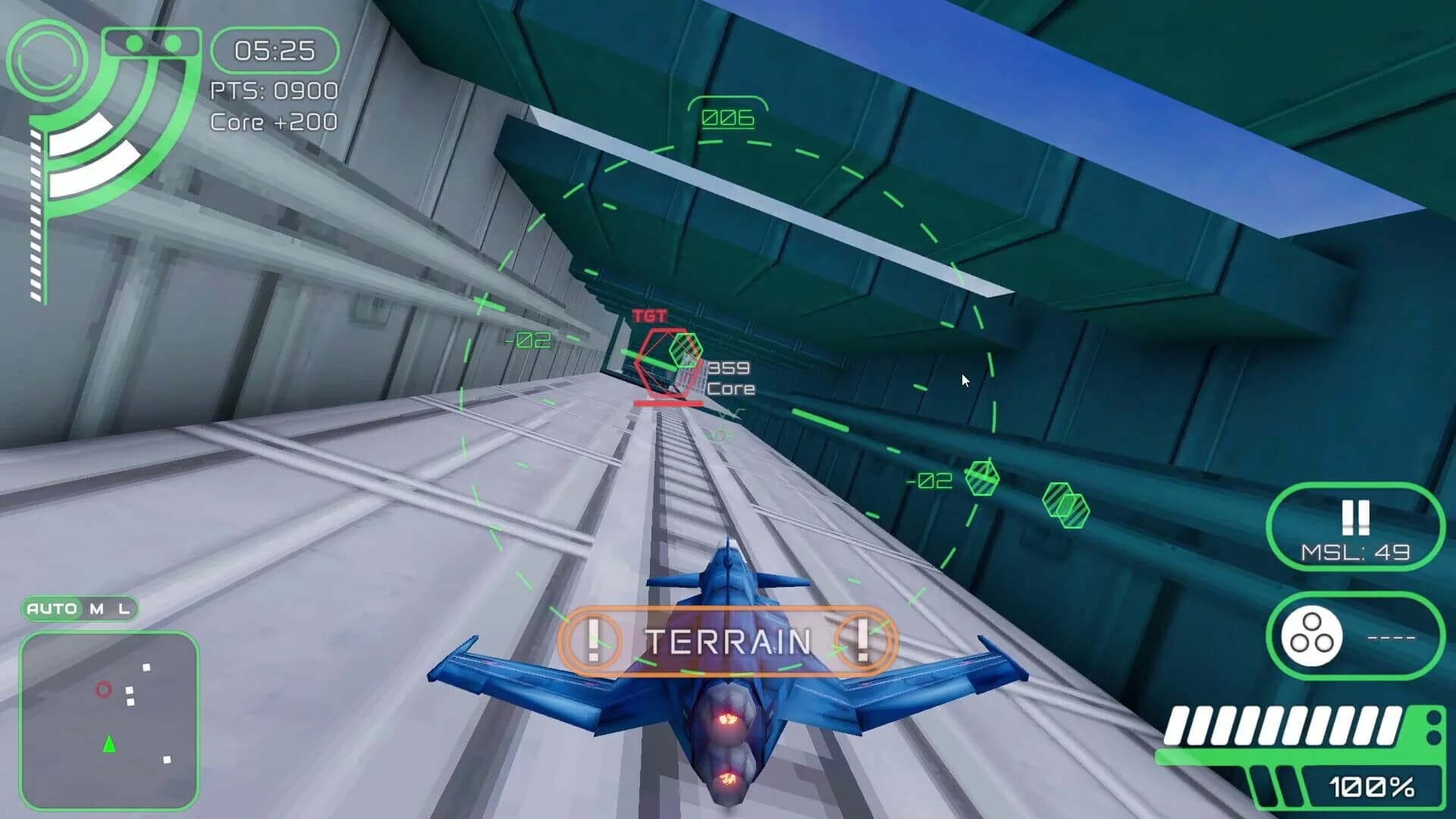
Task: Click the green triangle on the minimap
Action: (x=108, y=745)
